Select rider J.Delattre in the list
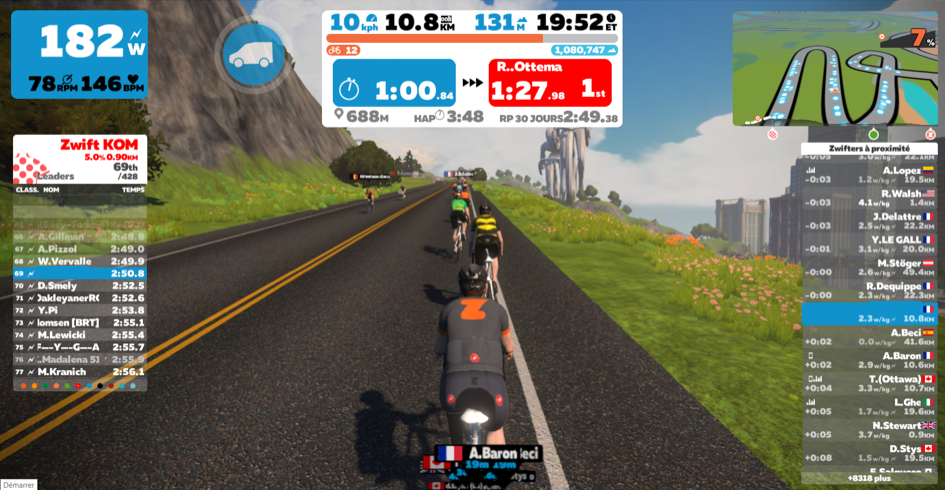The width and height of the screenshot is (945, 490). coord(869,221)
